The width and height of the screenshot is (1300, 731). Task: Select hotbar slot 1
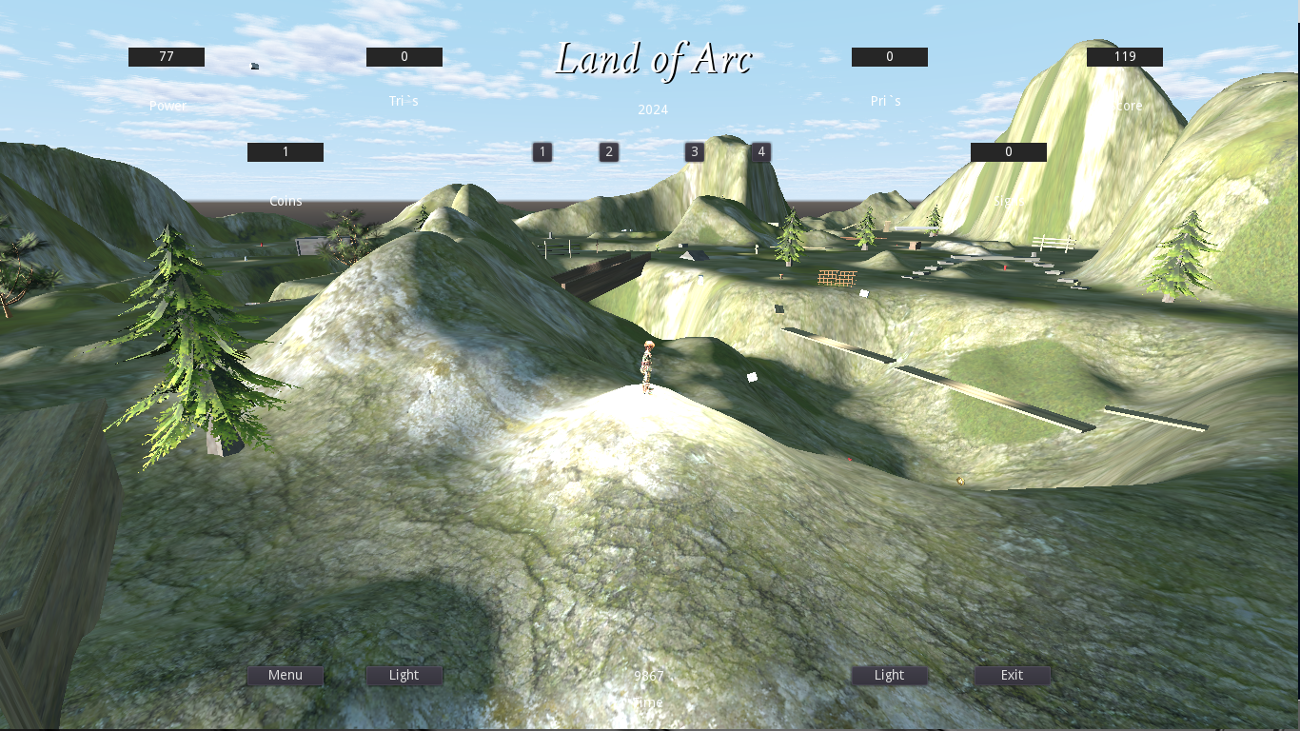542,151
